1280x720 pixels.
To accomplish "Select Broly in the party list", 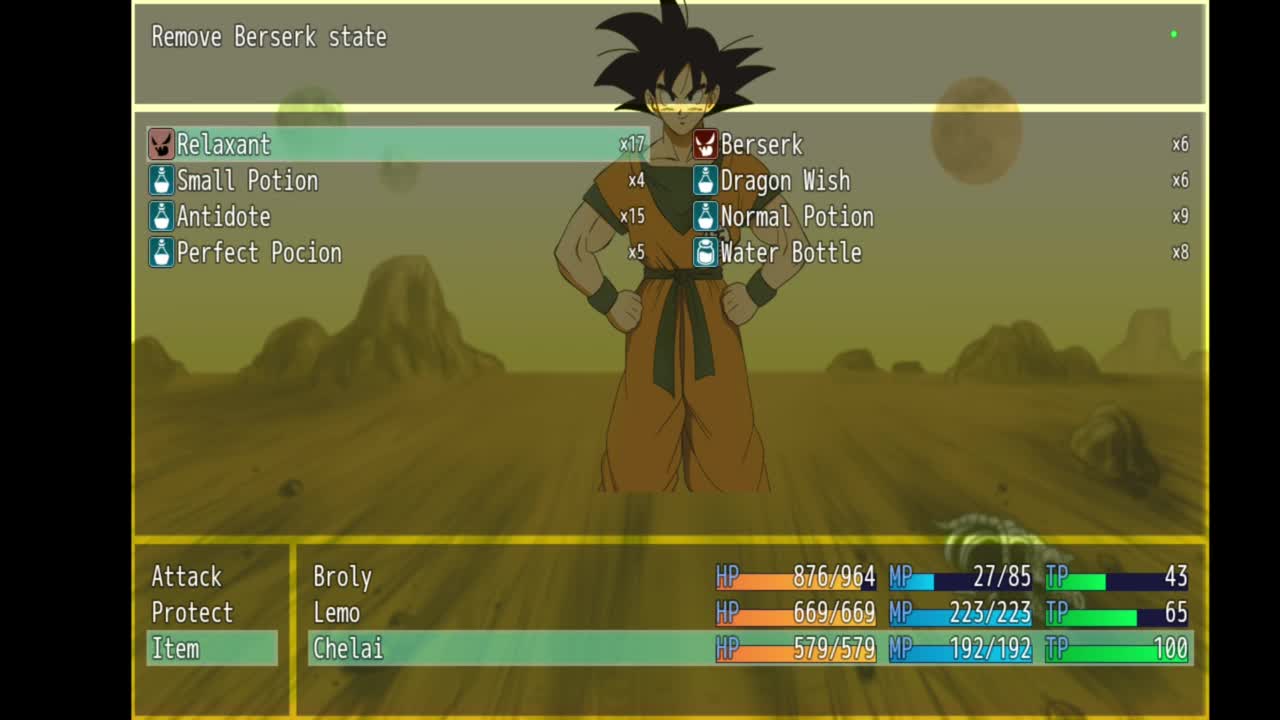I will (342, 577).
